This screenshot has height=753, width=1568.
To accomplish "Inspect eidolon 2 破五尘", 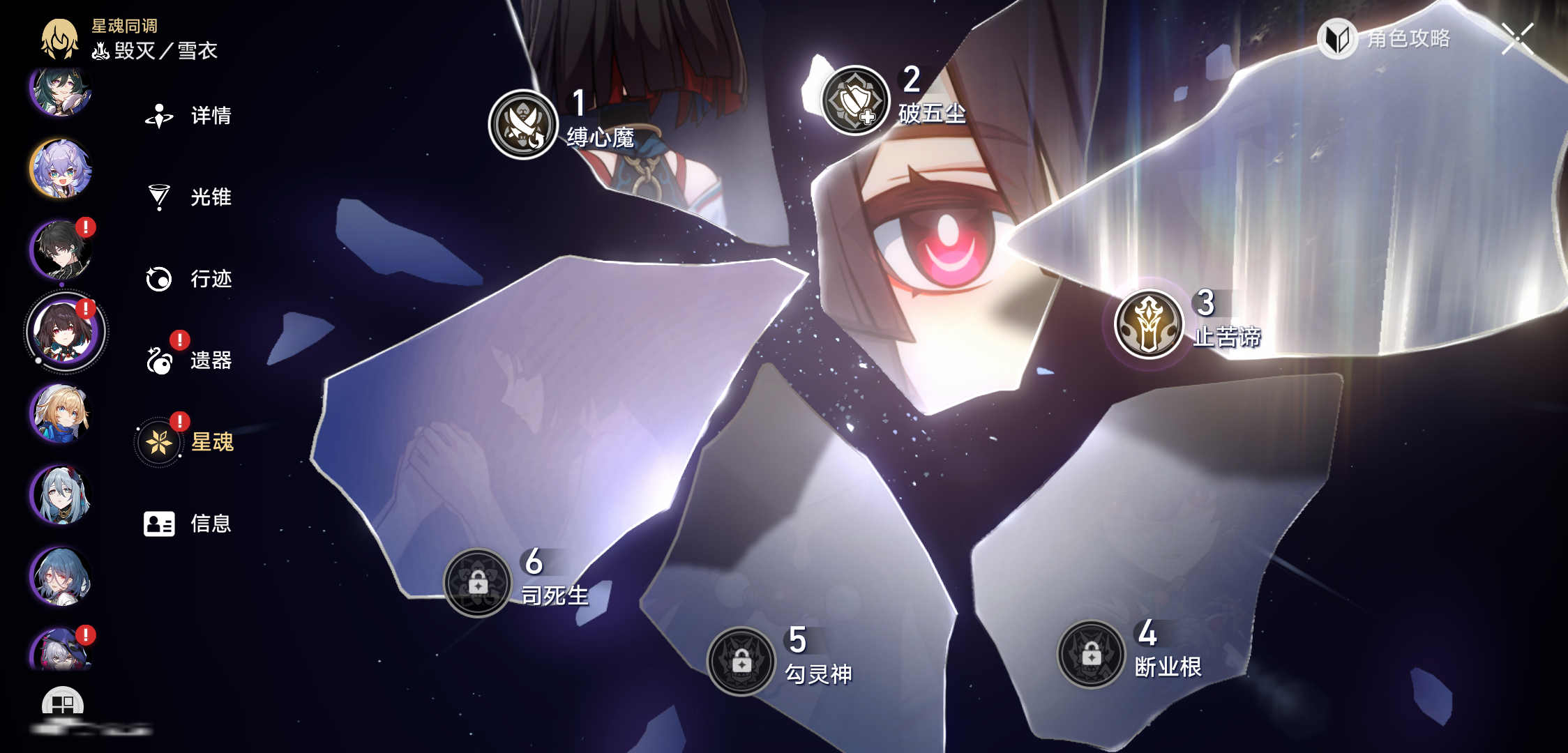I will tap(854, 100).
